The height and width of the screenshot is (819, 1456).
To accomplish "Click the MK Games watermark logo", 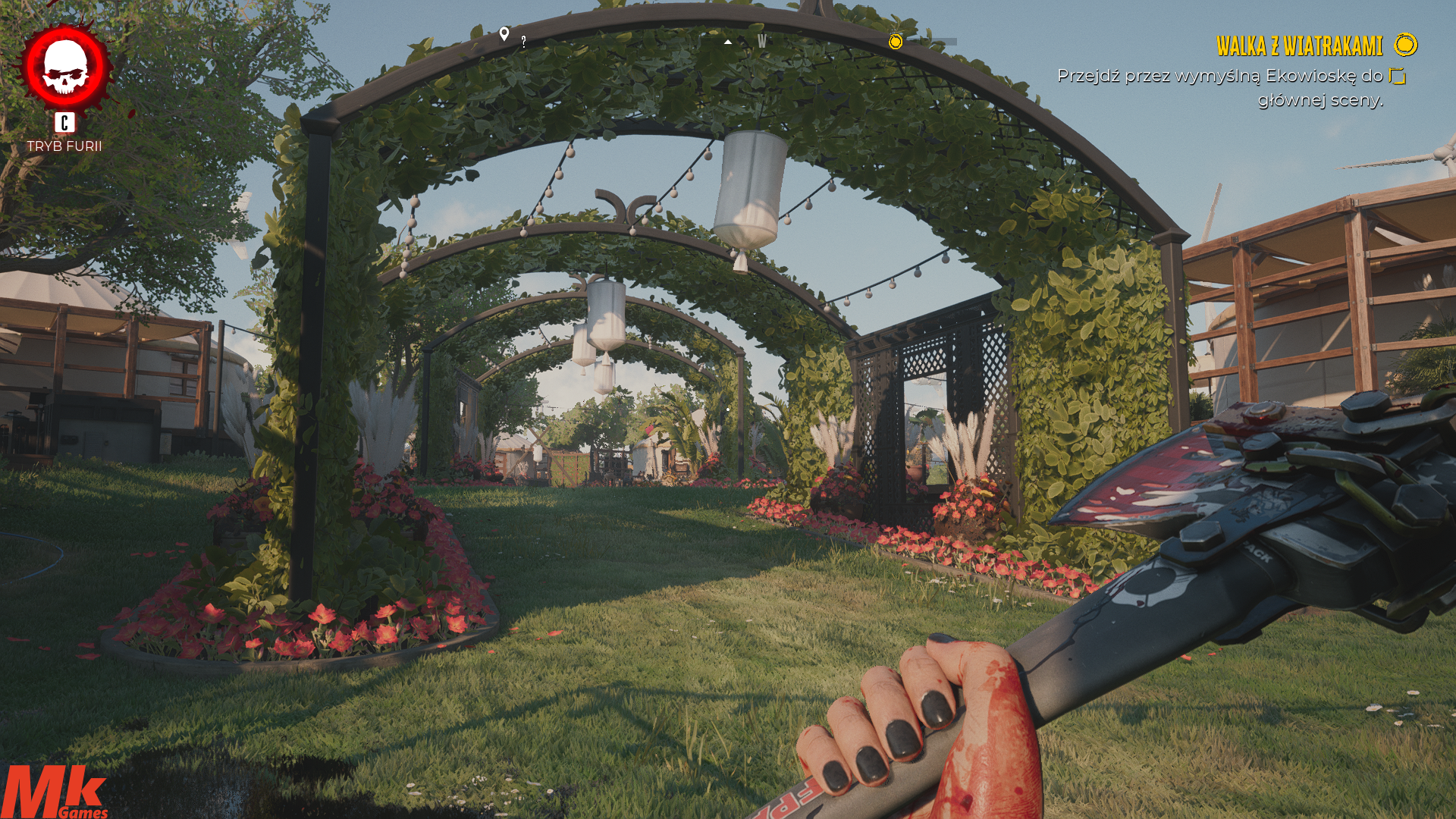I will [x=55, y=792].
